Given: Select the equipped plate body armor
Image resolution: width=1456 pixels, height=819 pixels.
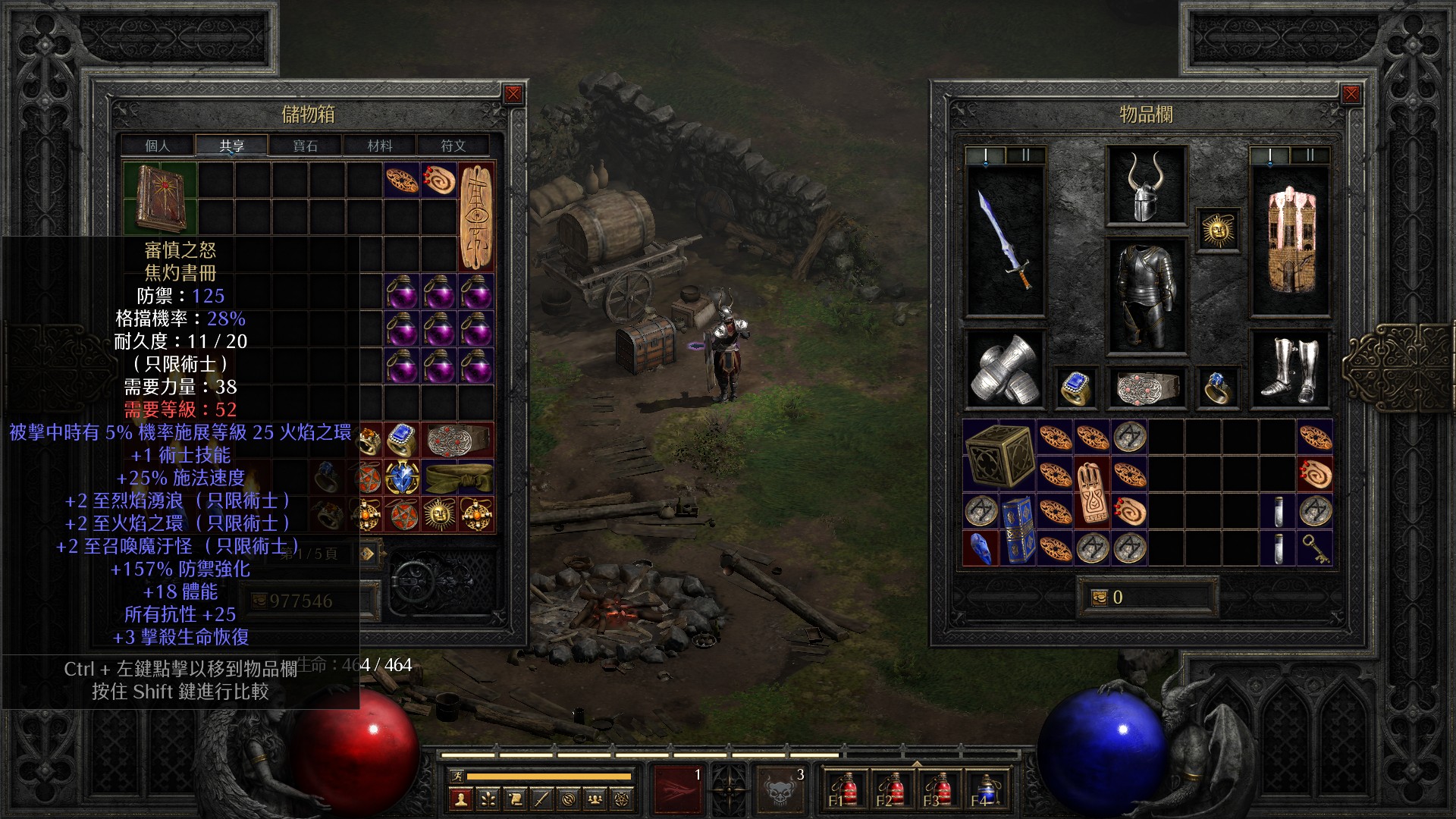Looking at the screenshot, I should pyautogui.click(x=1146, y=296).
